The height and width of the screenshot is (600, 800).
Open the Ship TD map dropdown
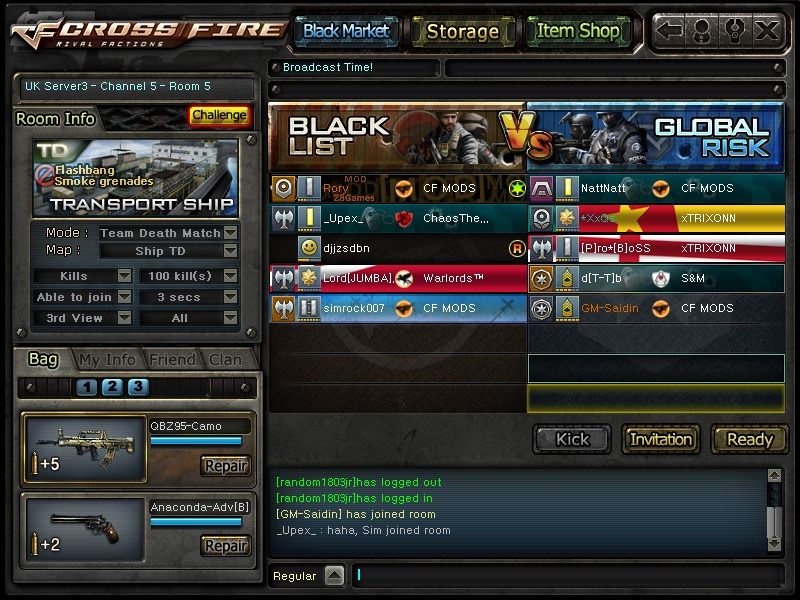click(231, 251)
